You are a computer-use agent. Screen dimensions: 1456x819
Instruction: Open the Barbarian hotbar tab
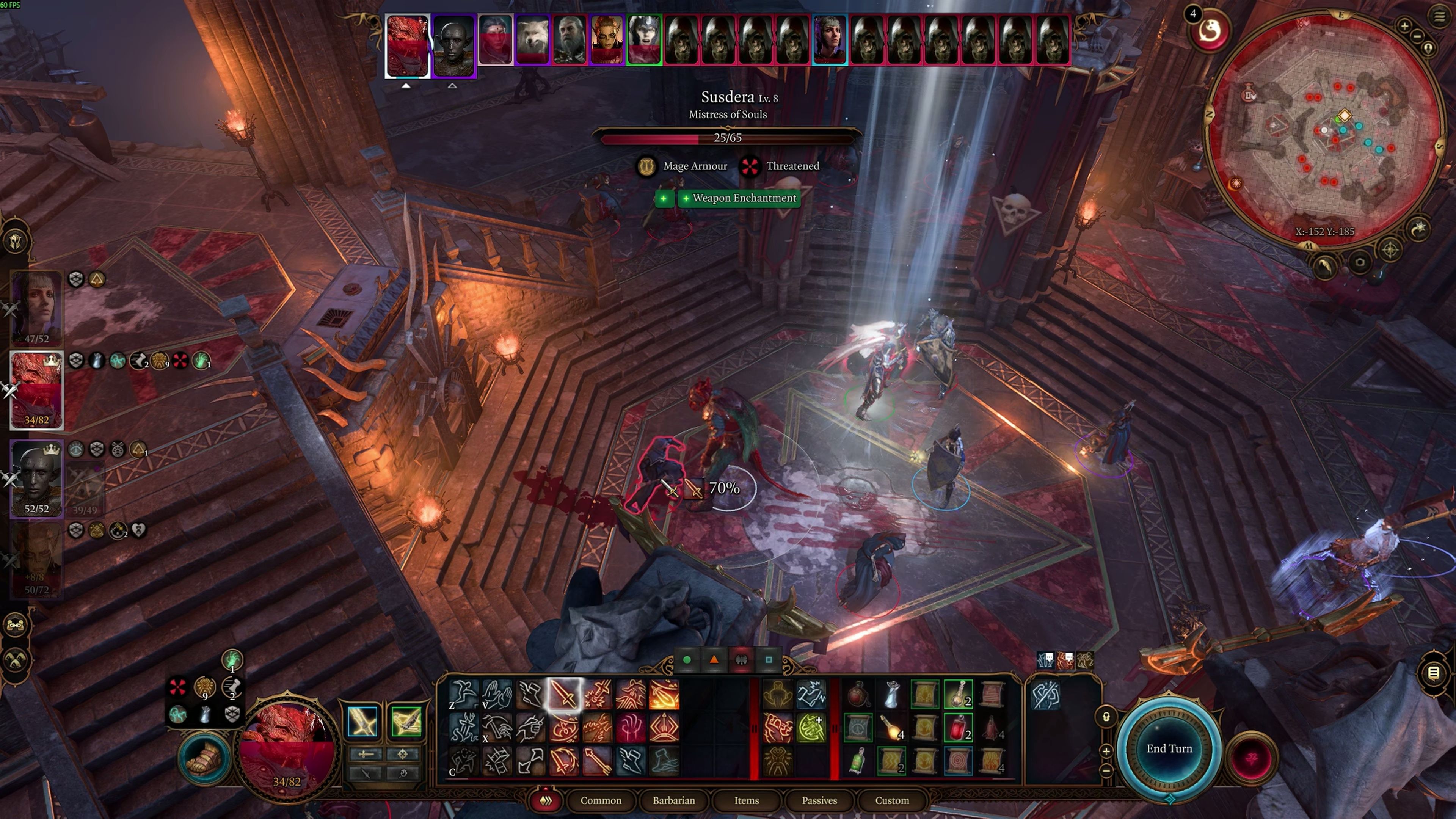click(674, 800)
